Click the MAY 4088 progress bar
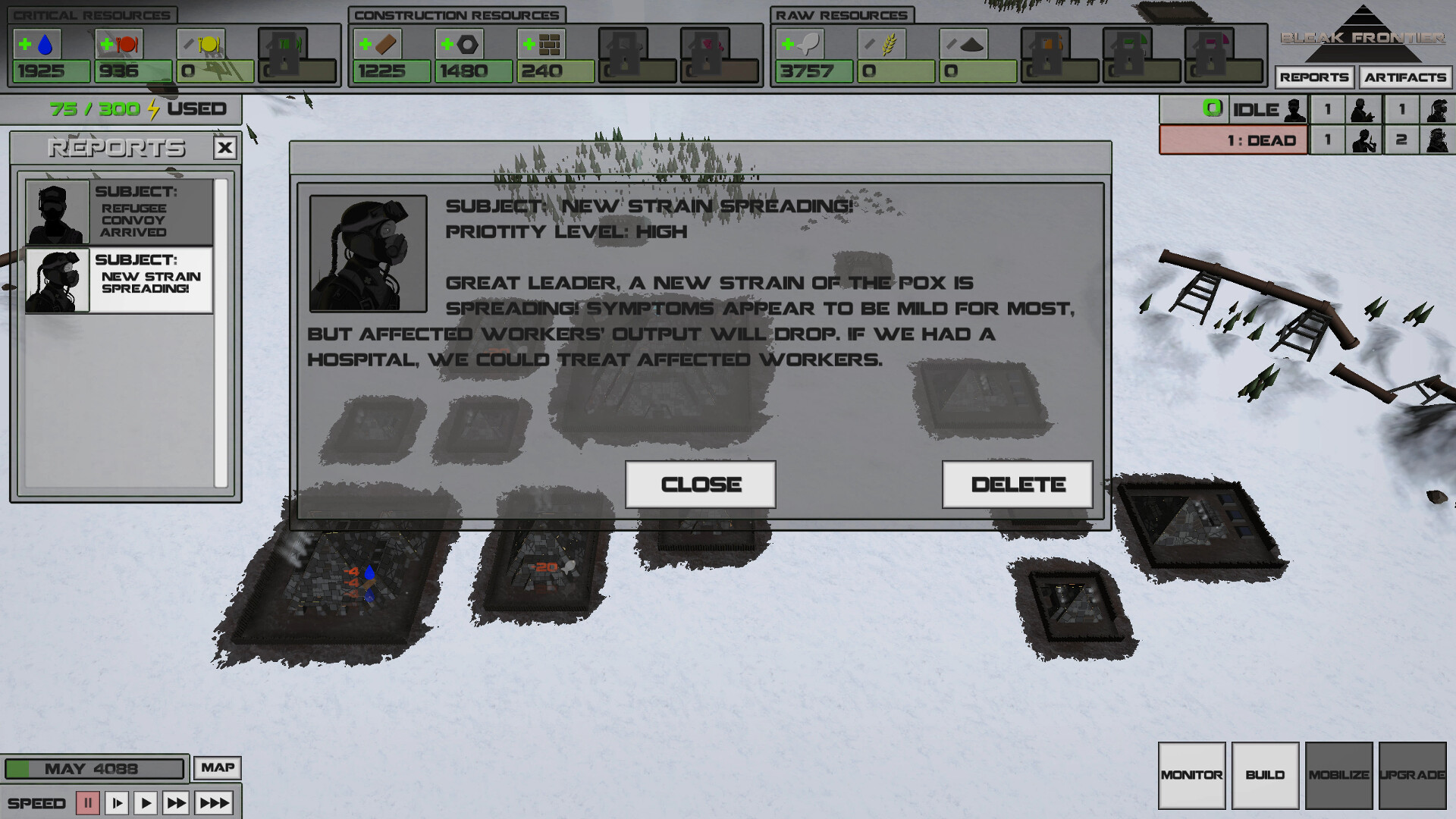The image size is (1456, 819). click(94, 768)
